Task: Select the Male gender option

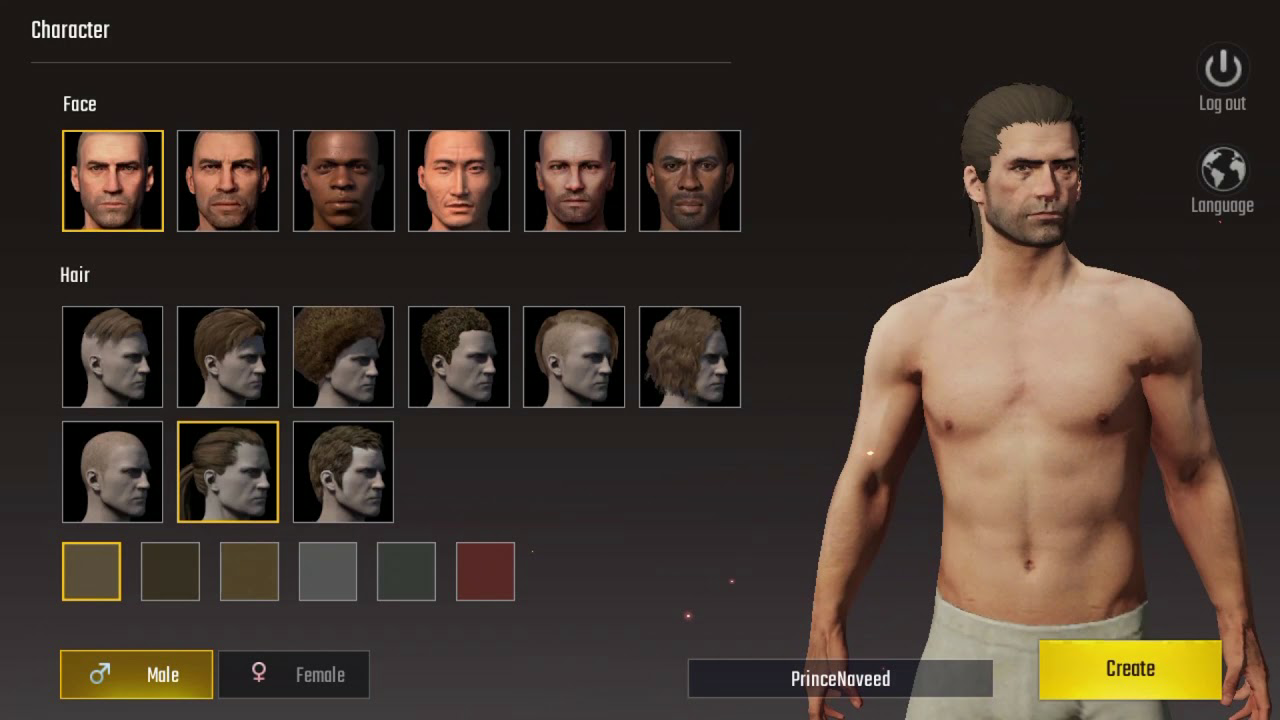Action: (x=137, y=674)
